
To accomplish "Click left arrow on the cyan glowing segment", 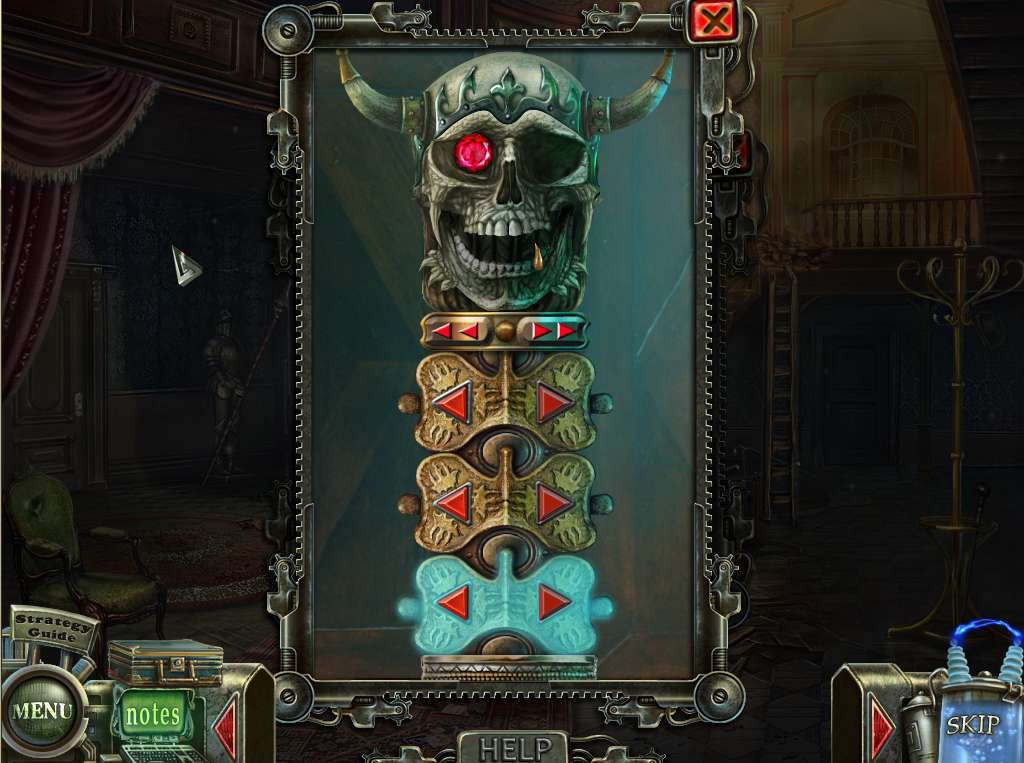I will [453, 601].
